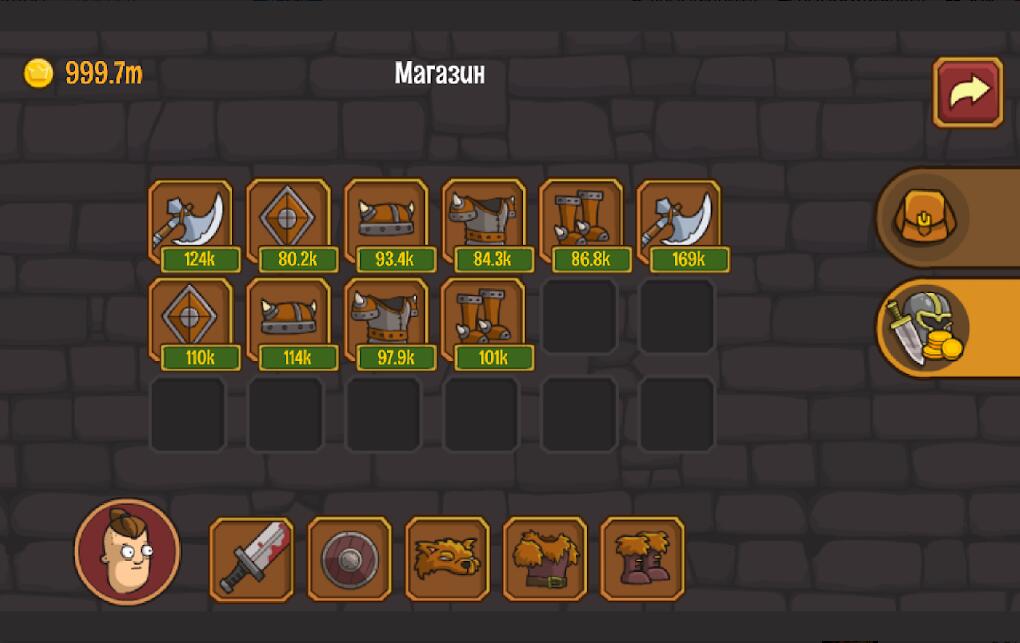This screenshot has width=1020, height=643.
Task: Click the red arrow exit button
Action: pyautogui.click(x=967, y=92)
